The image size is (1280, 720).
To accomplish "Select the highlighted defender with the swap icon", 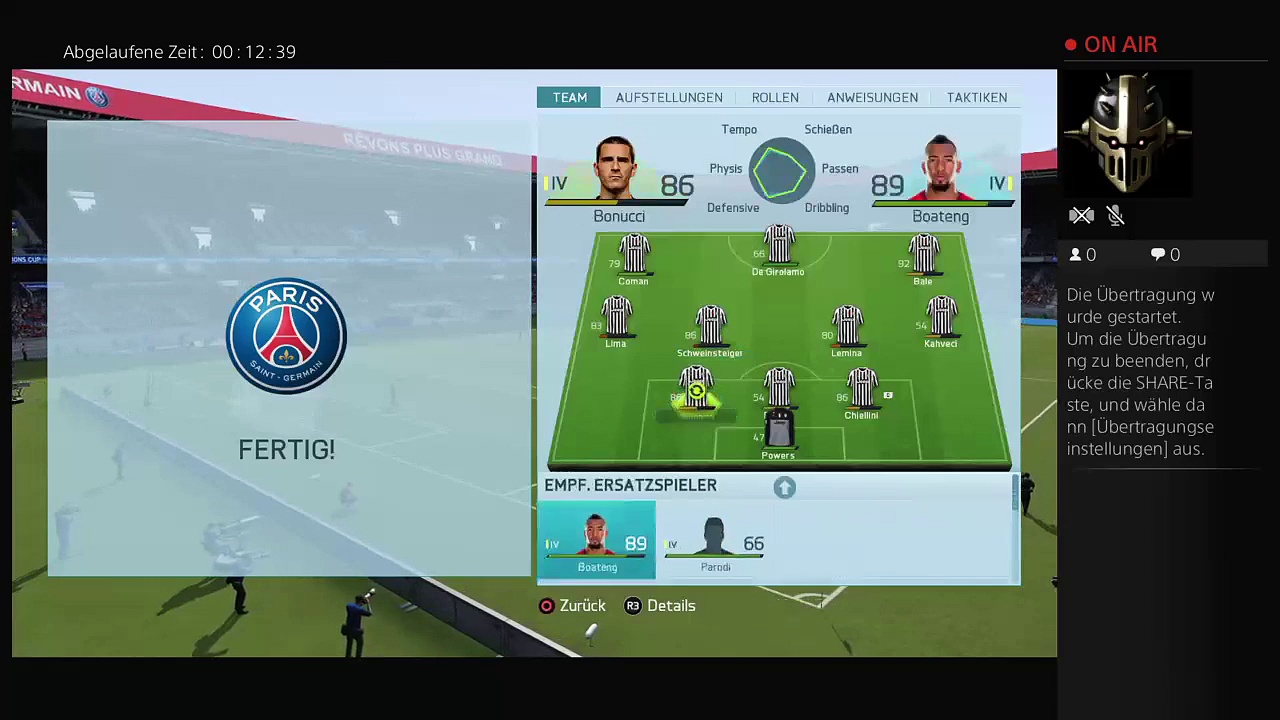I will (x=696, y=391).
